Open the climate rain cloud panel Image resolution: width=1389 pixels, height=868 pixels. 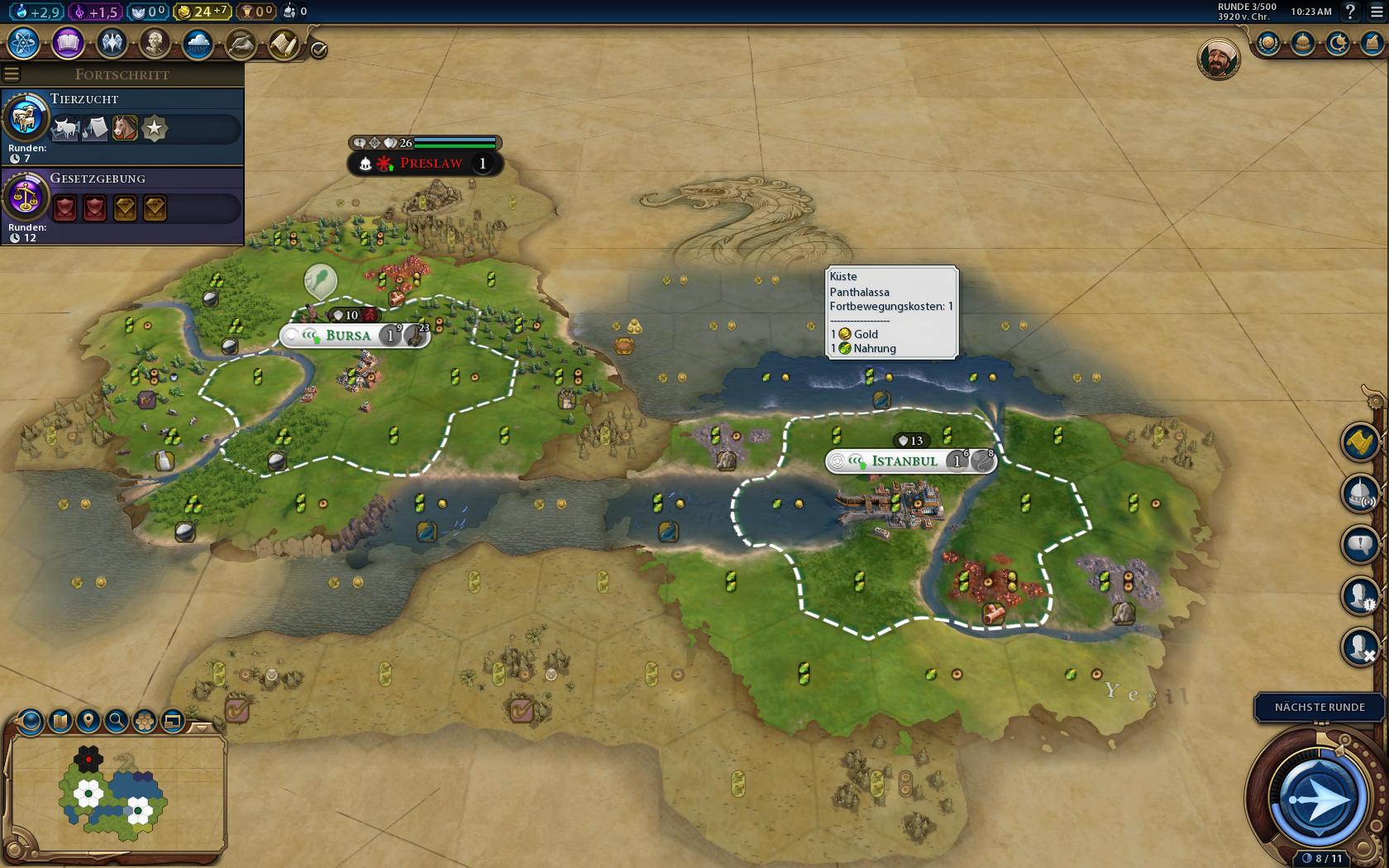pos(198,43)
